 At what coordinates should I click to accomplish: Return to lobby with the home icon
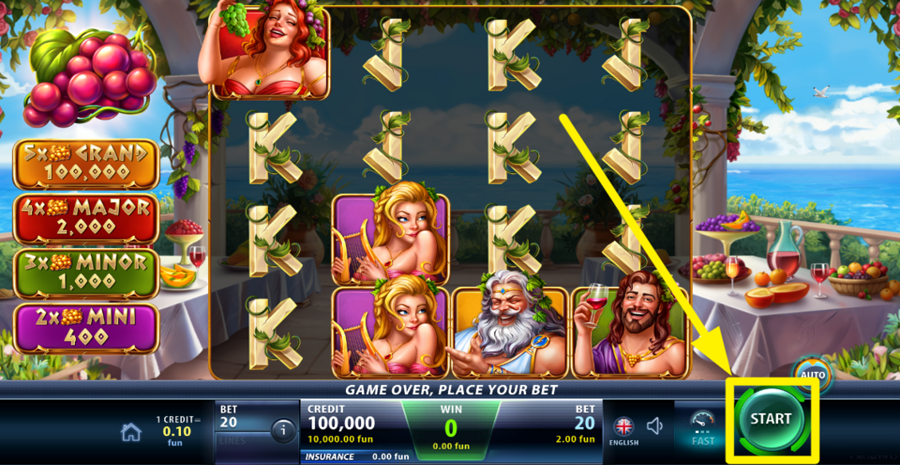click(131, 432)
